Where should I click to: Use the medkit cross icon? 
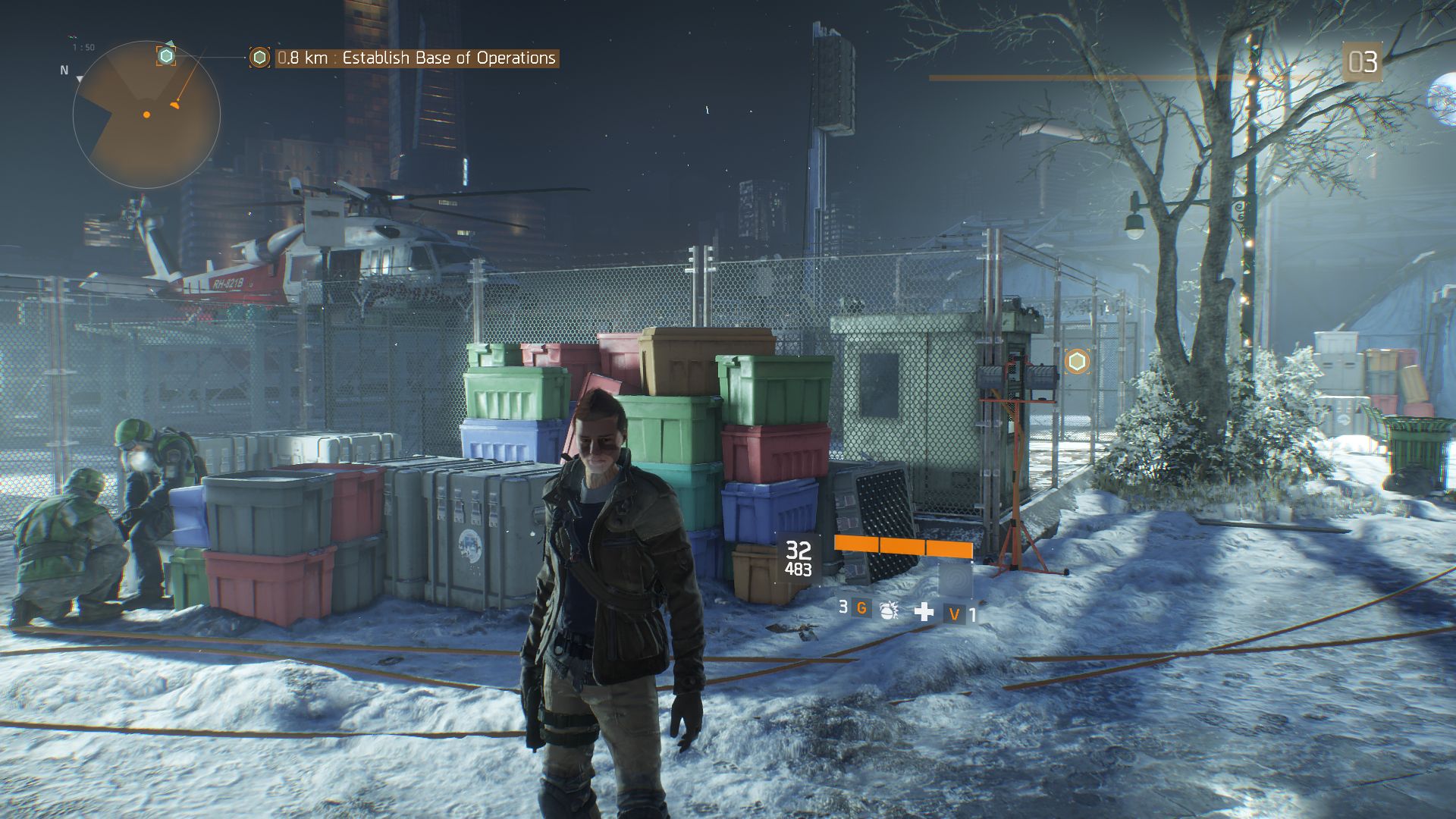click(x=924, y=611)
